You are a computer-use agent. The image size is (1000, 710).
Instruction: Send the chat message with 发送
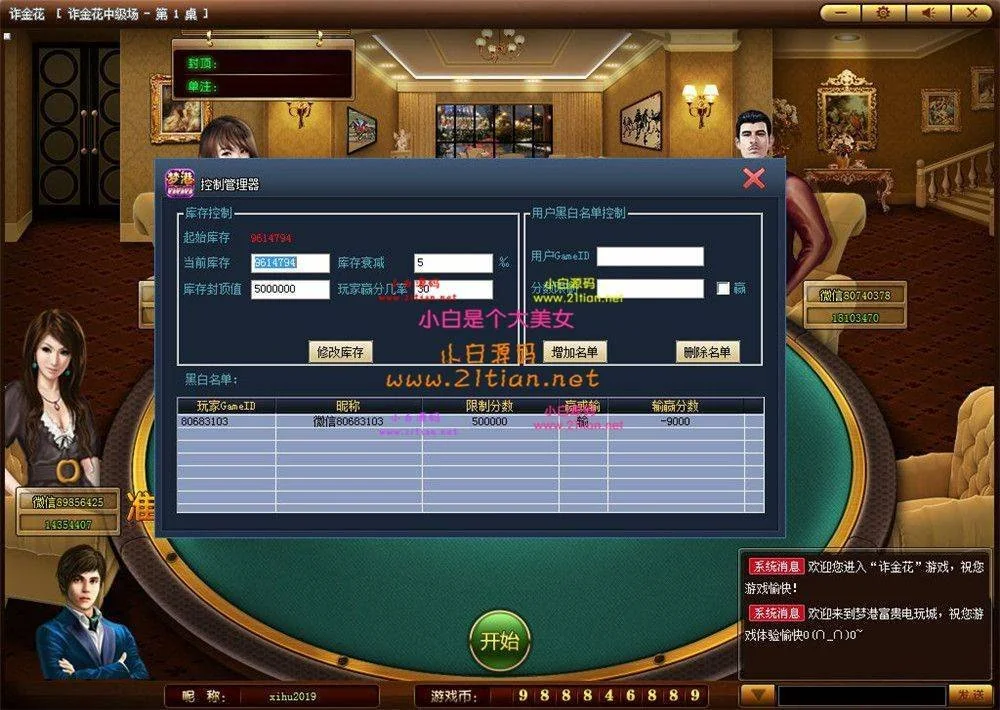click(x=970, y=695)
